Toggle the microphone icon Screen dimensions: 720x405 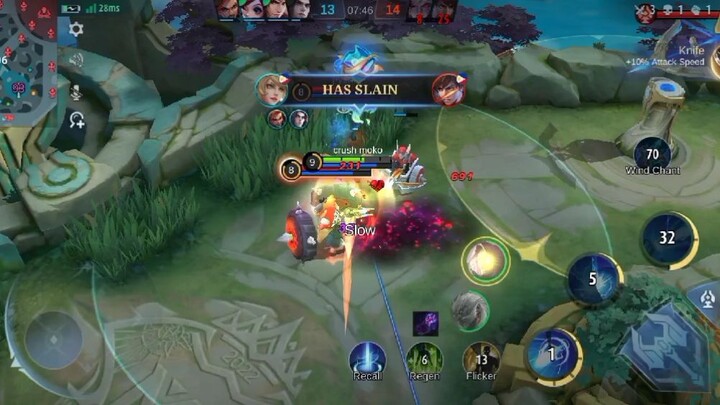pos(76,90)
